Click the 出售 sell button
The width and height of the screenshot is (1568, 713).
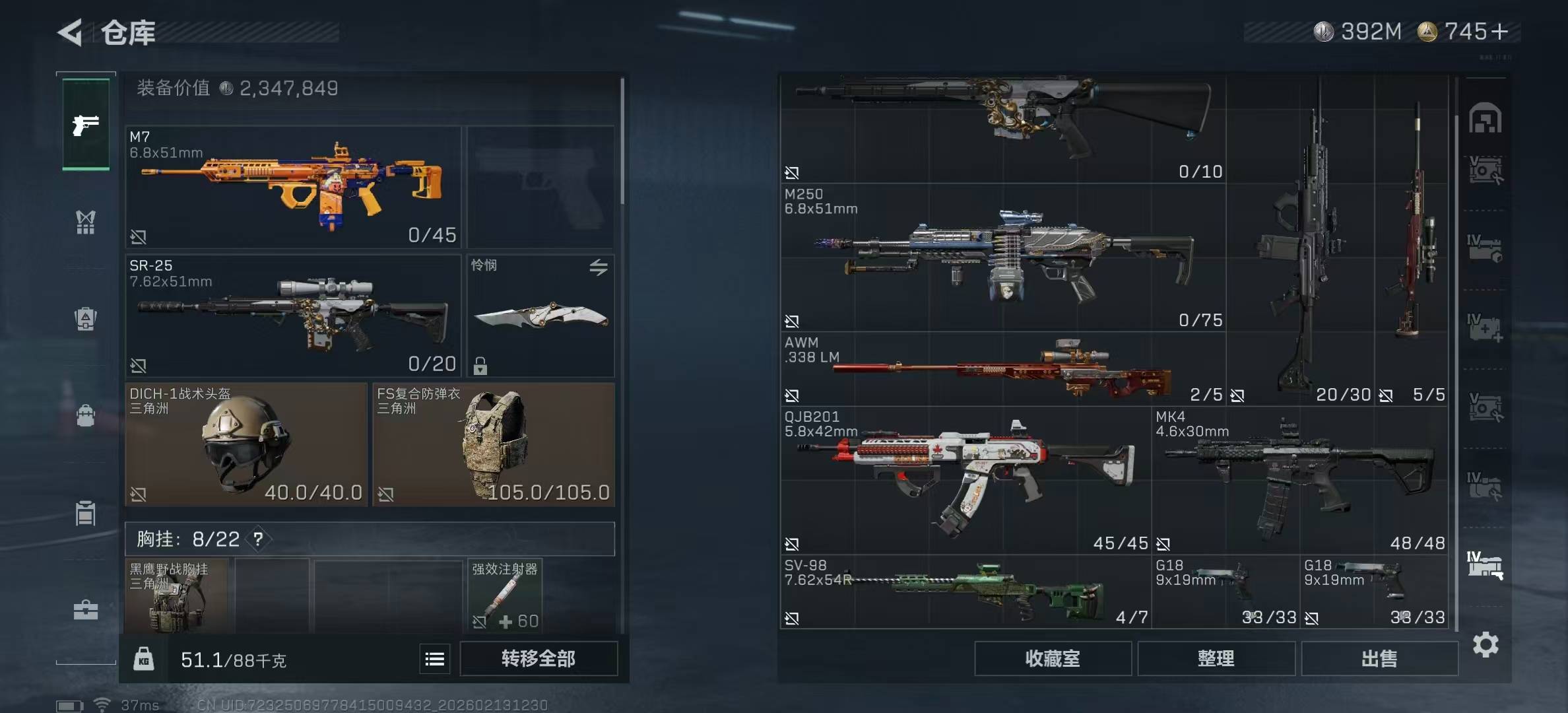(1379, 658)
